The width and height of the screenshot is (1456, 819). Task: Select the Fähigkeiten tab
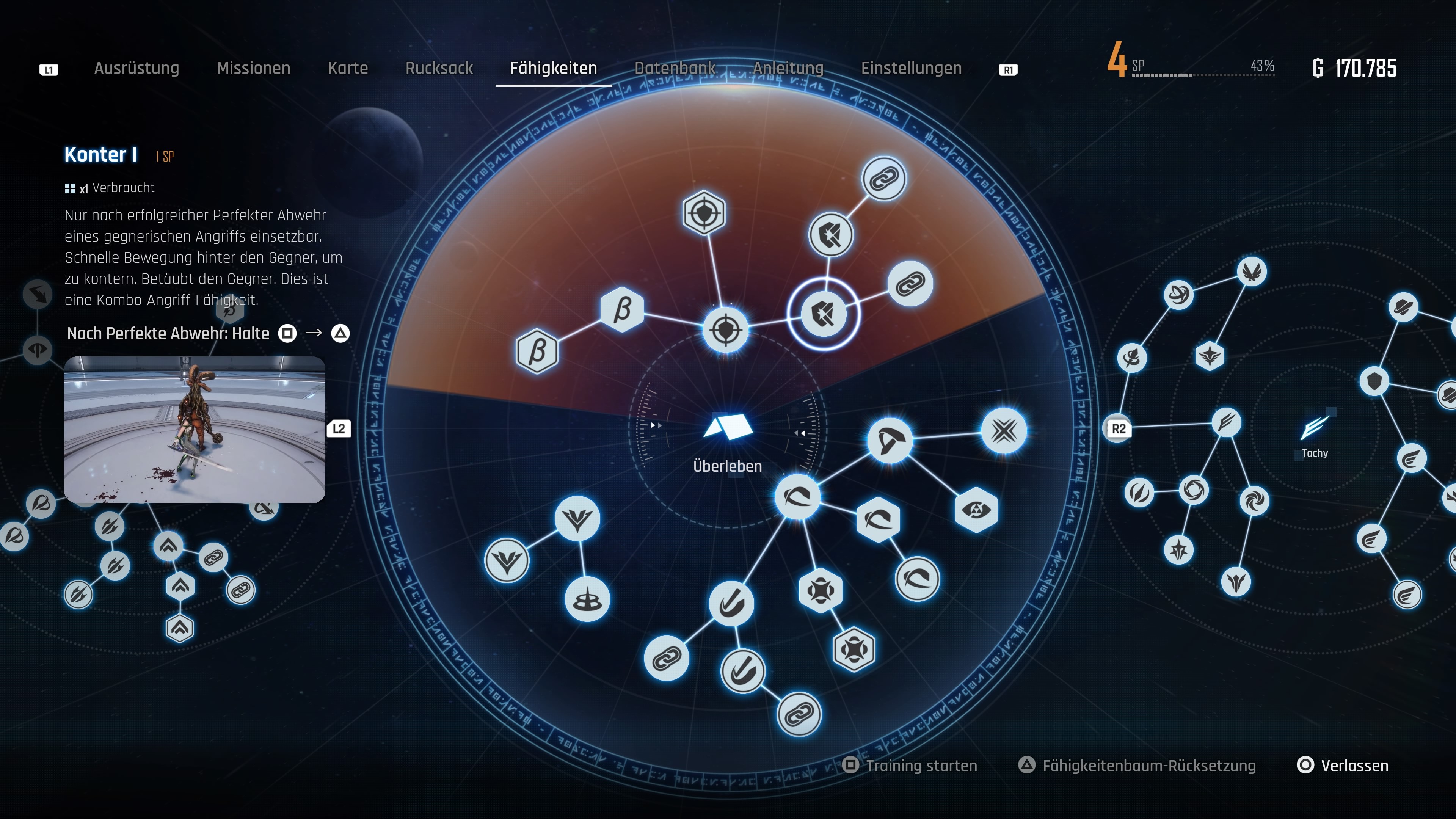[x=553, y=68]
